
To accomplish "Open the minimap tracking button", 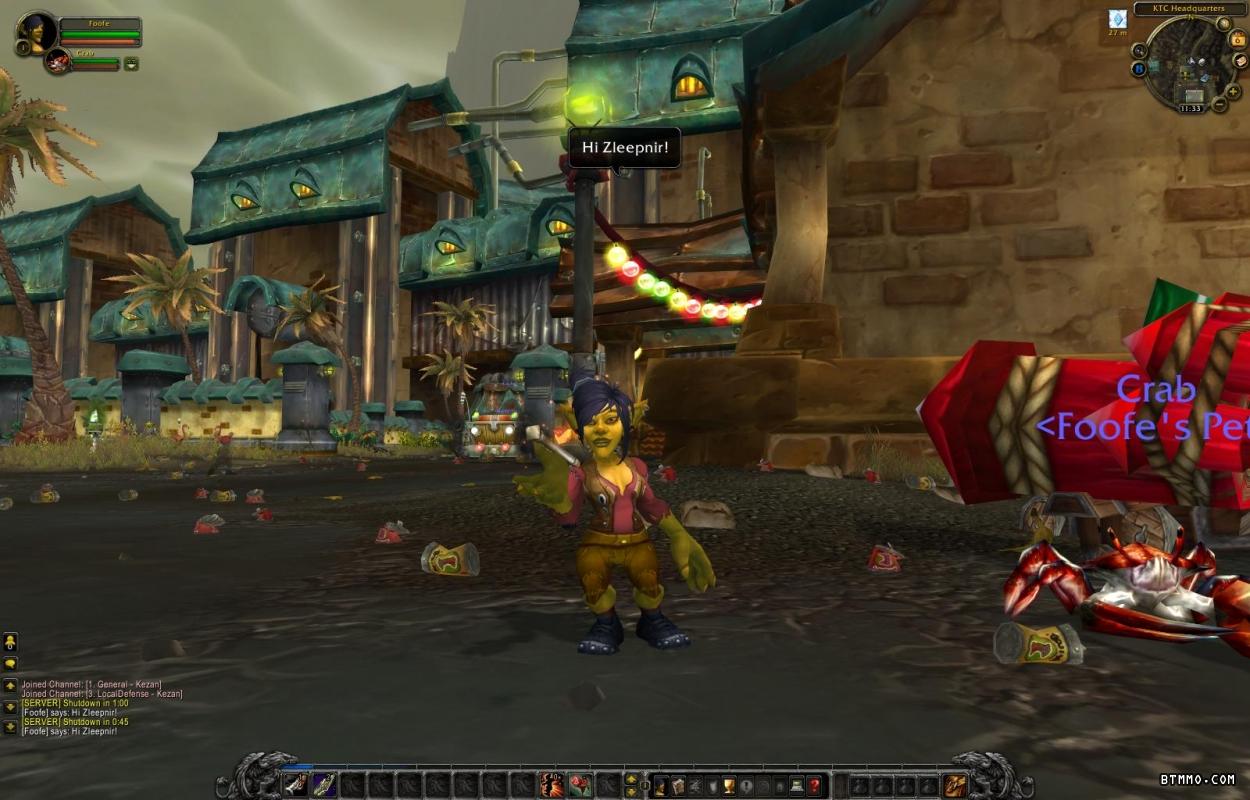I will 1139,50.
